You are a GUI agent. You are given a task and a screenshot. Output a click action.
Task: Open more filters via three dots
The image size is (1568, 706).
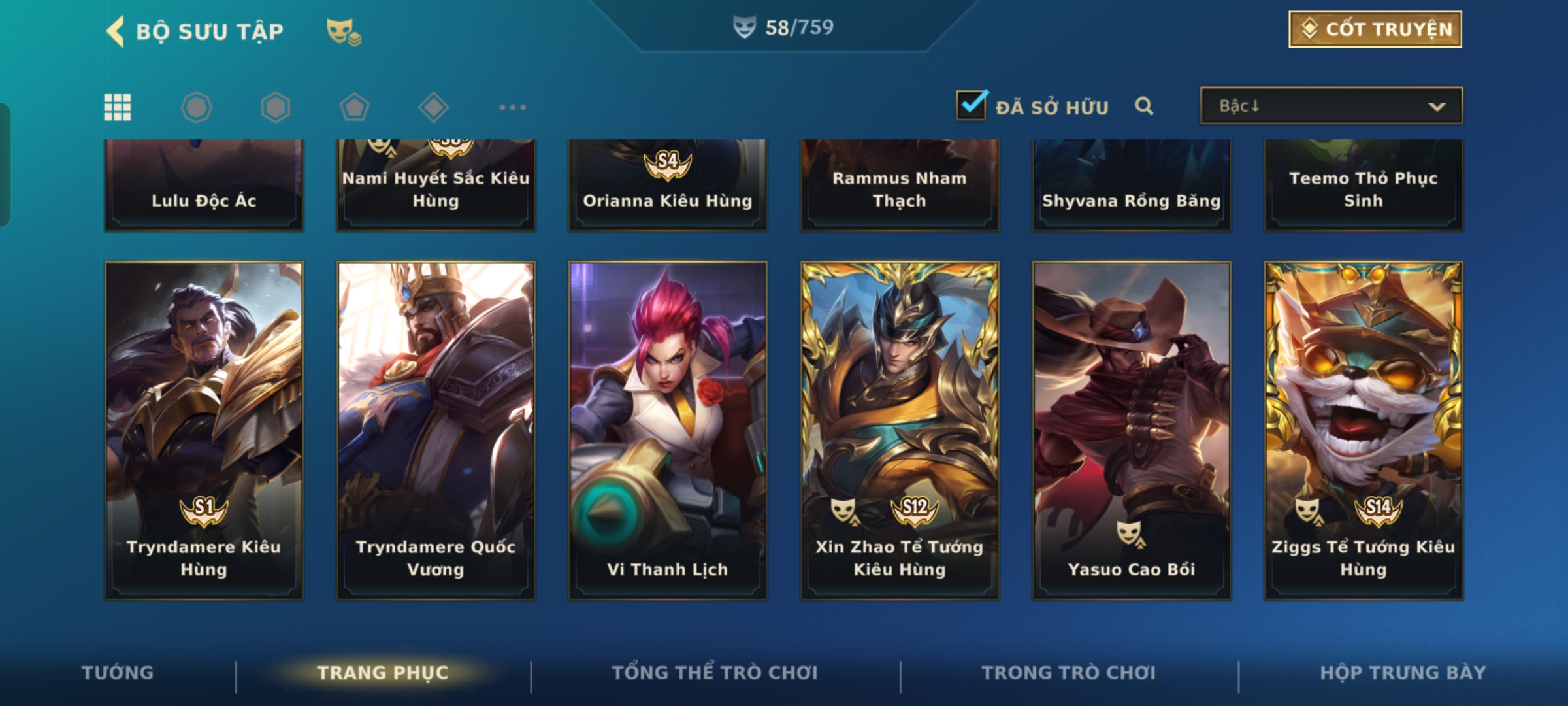point(512,107)
